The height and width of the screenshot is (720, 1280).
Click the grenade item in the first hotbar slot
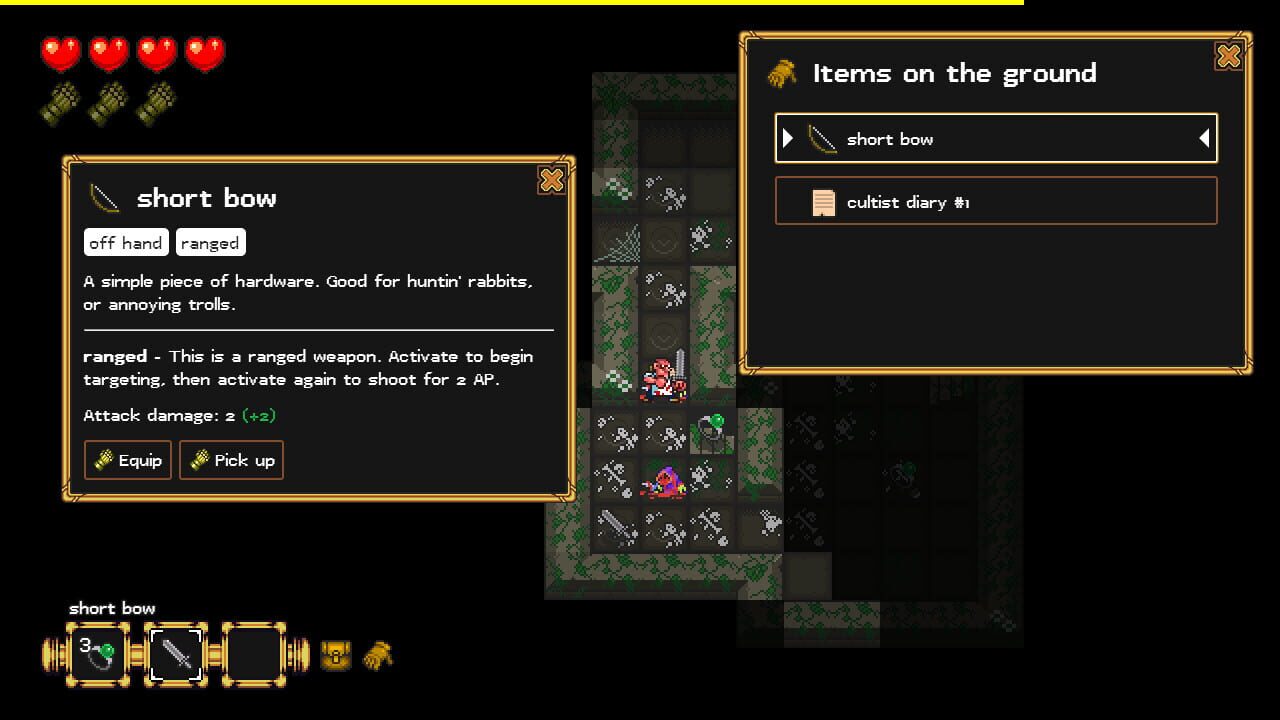(97, 653)
